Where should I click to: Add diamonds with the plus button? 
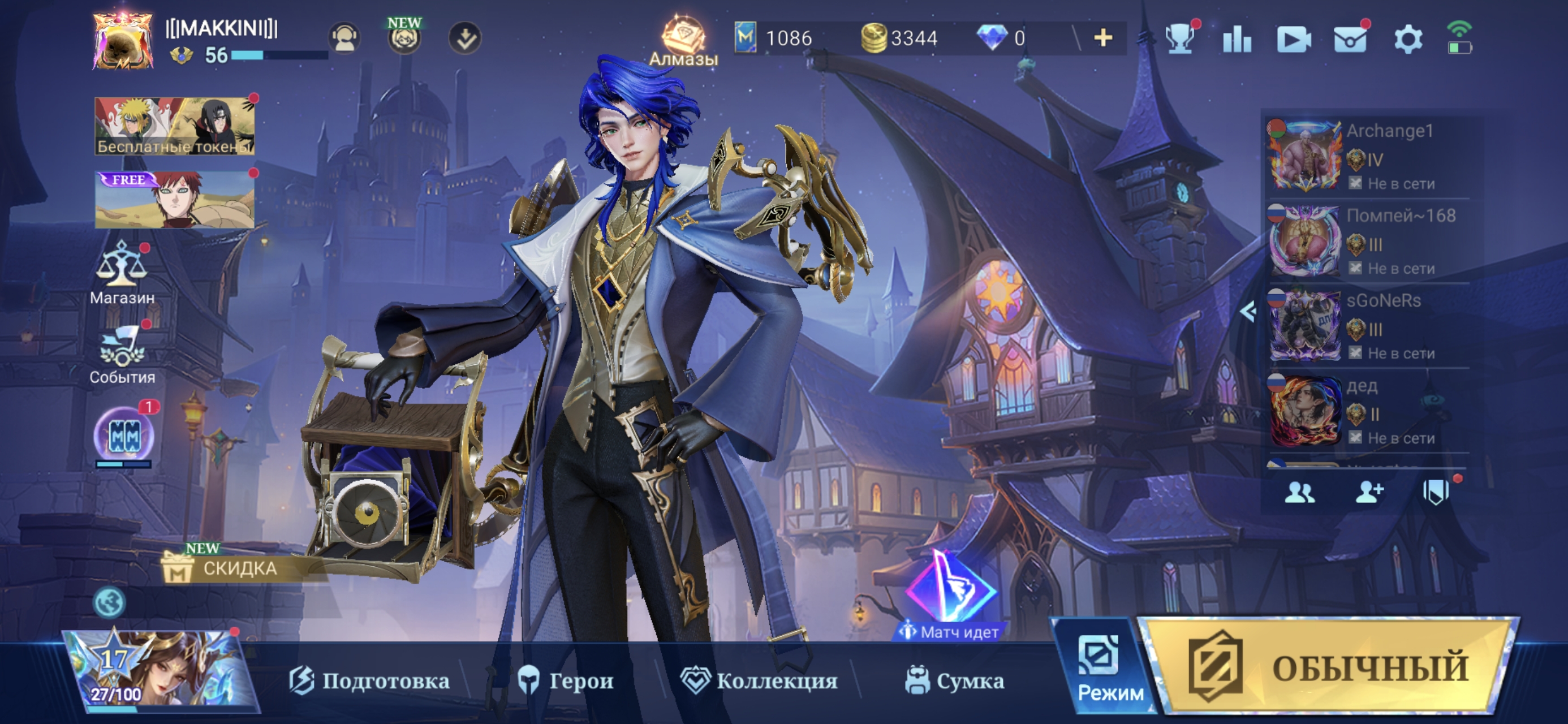pos(1102,38)
